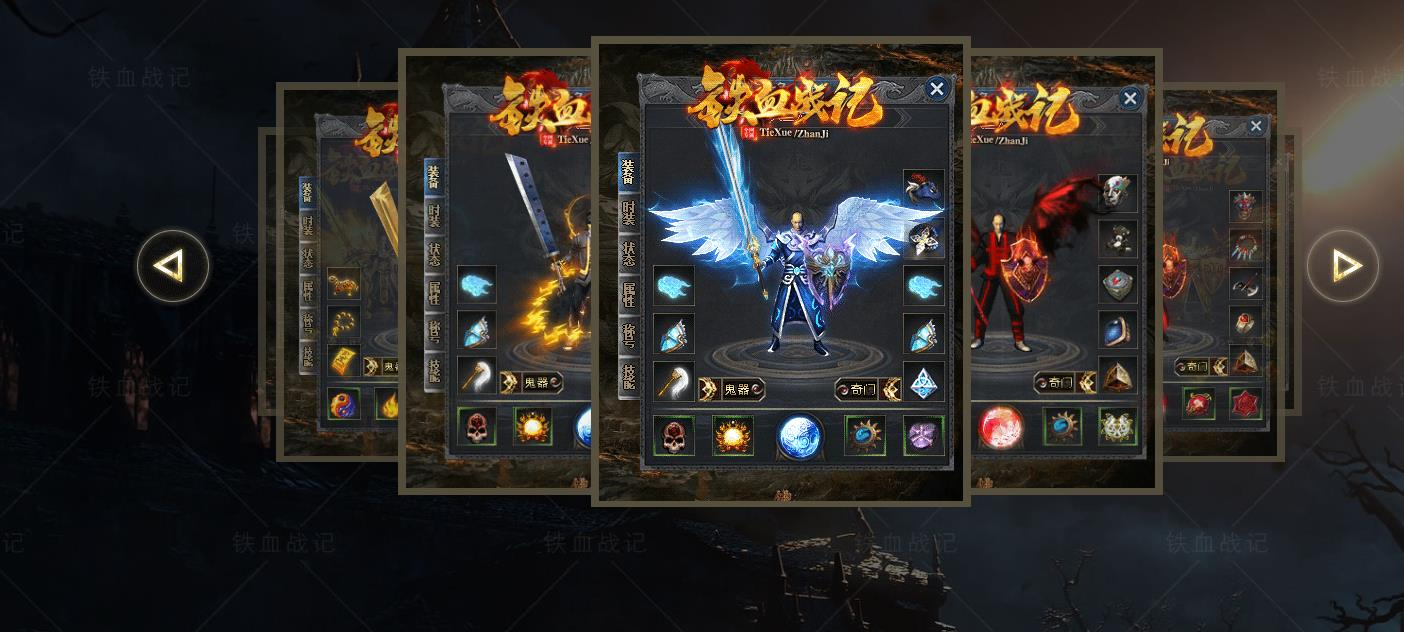
Task: Click the large blue swirl orb slot
Action: (800, 437)
